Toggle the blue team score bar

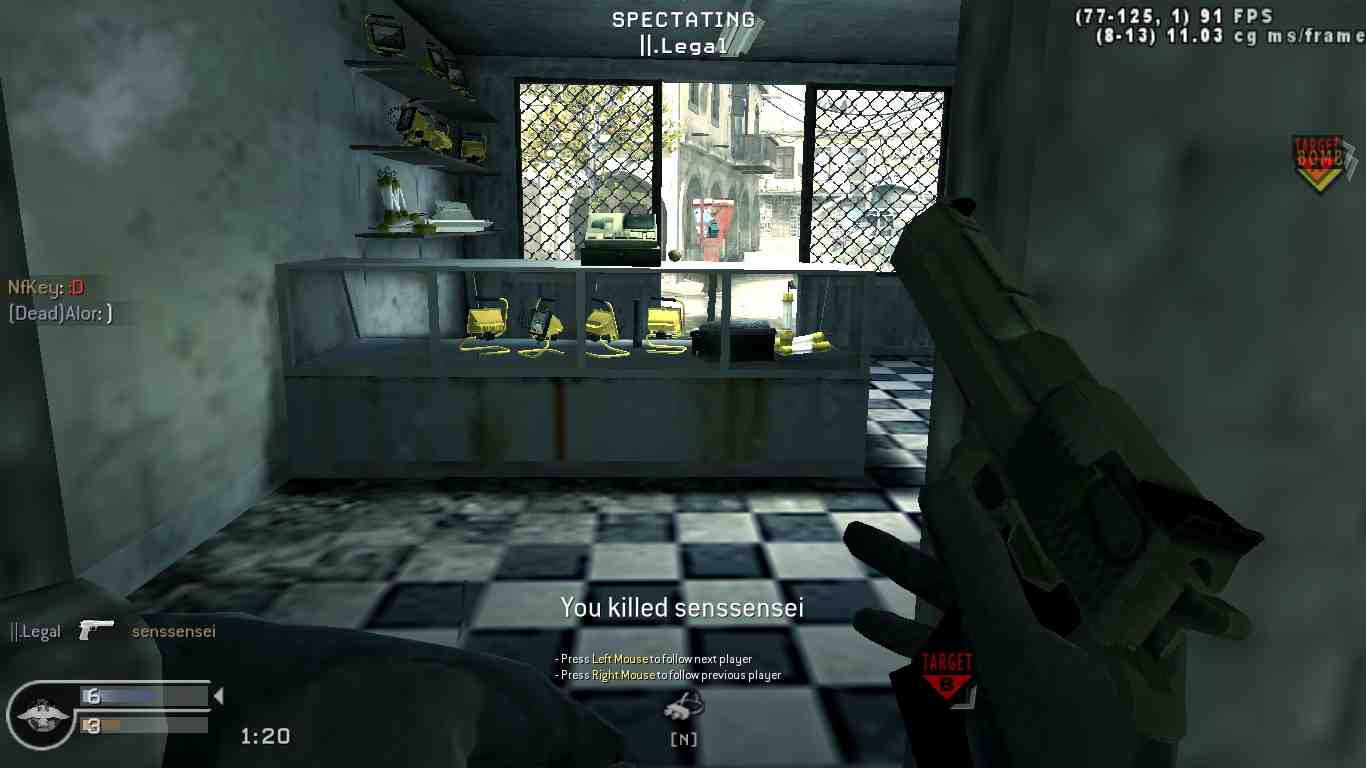[145, 695]
